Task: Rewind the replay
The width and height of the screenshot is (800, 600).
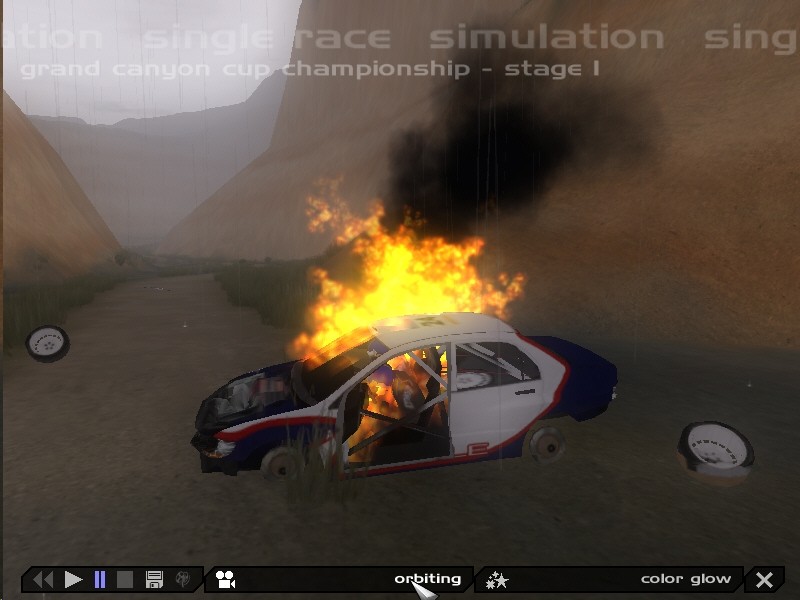Action: (43, 579)
